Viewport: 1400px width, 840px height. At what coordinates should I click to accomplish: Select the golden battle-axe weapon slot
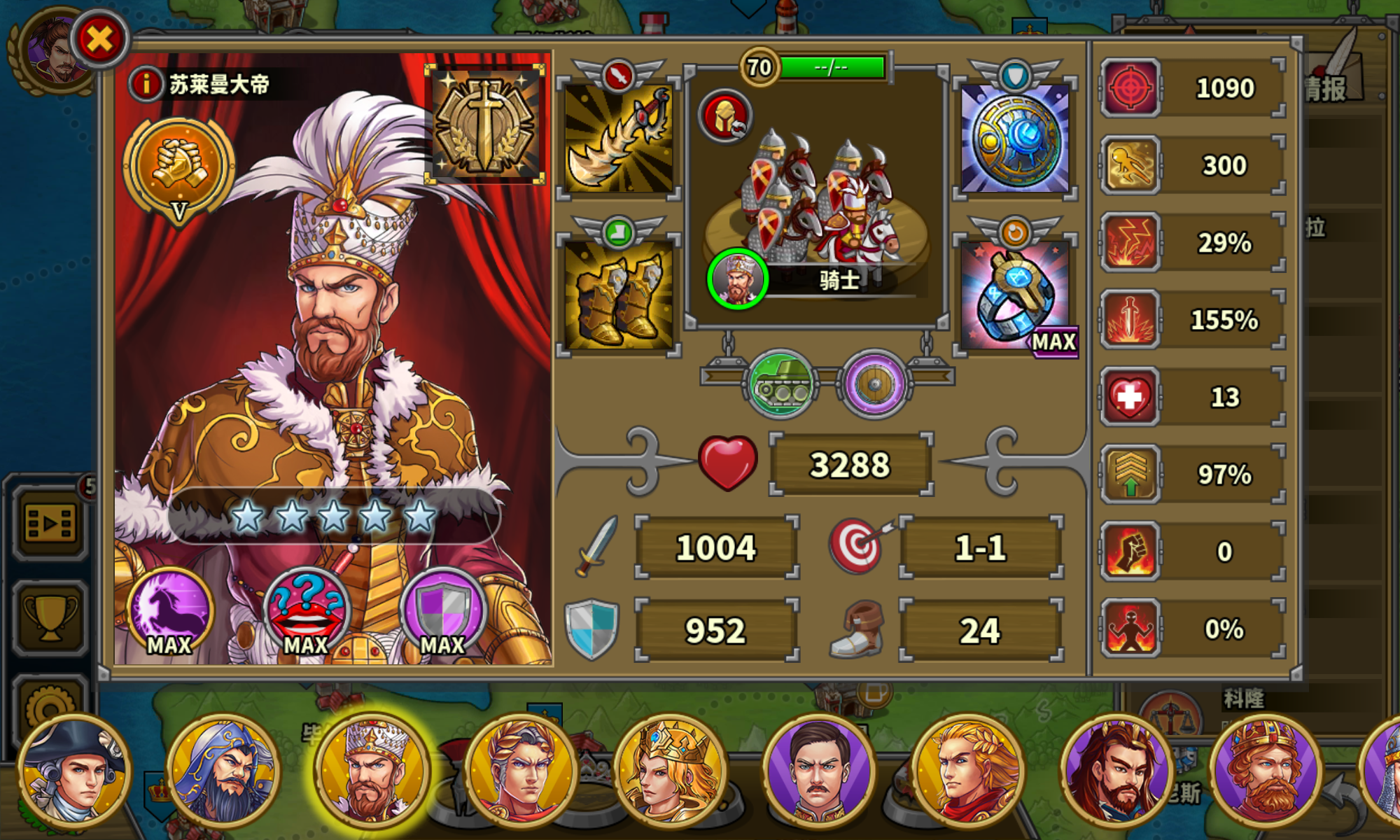pos(619,140)
